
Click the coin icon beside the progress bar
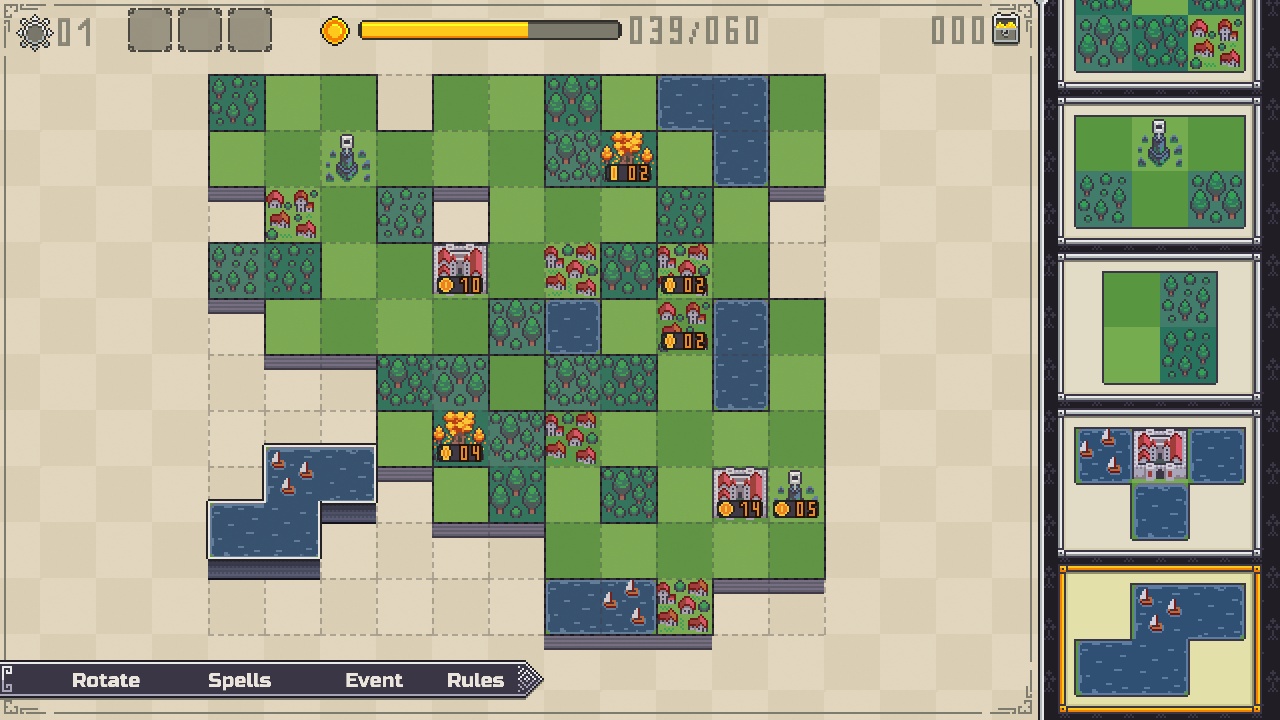tap(335, 31)
